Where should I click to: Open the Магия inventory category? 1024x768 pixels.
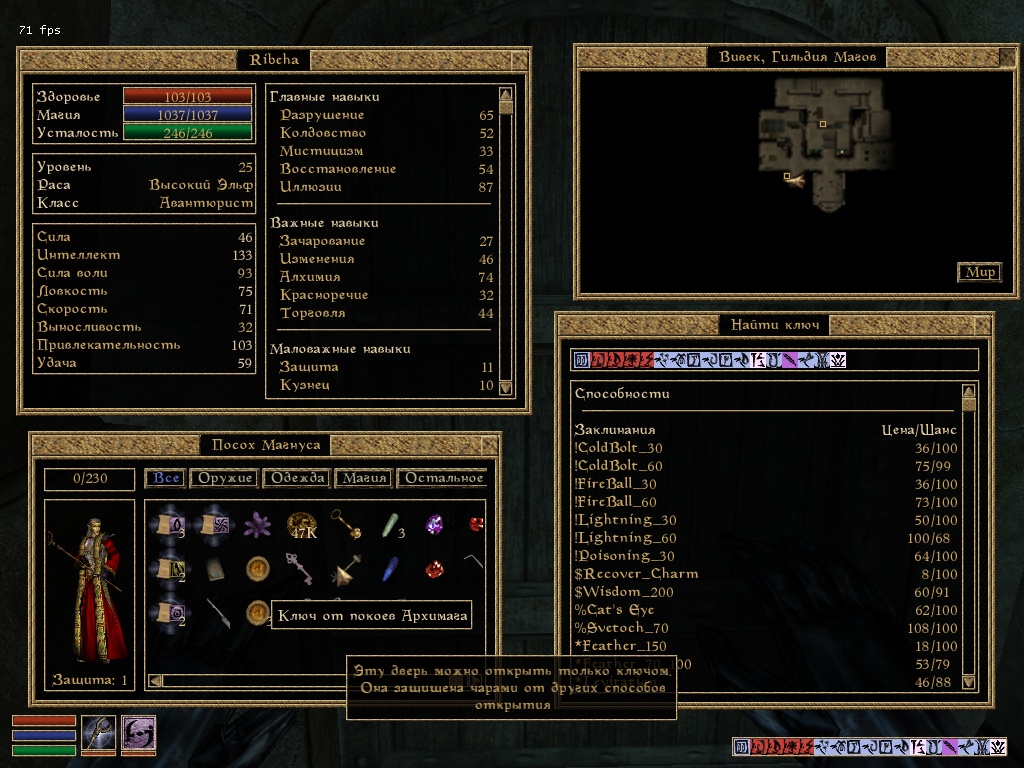pos(364,478)
